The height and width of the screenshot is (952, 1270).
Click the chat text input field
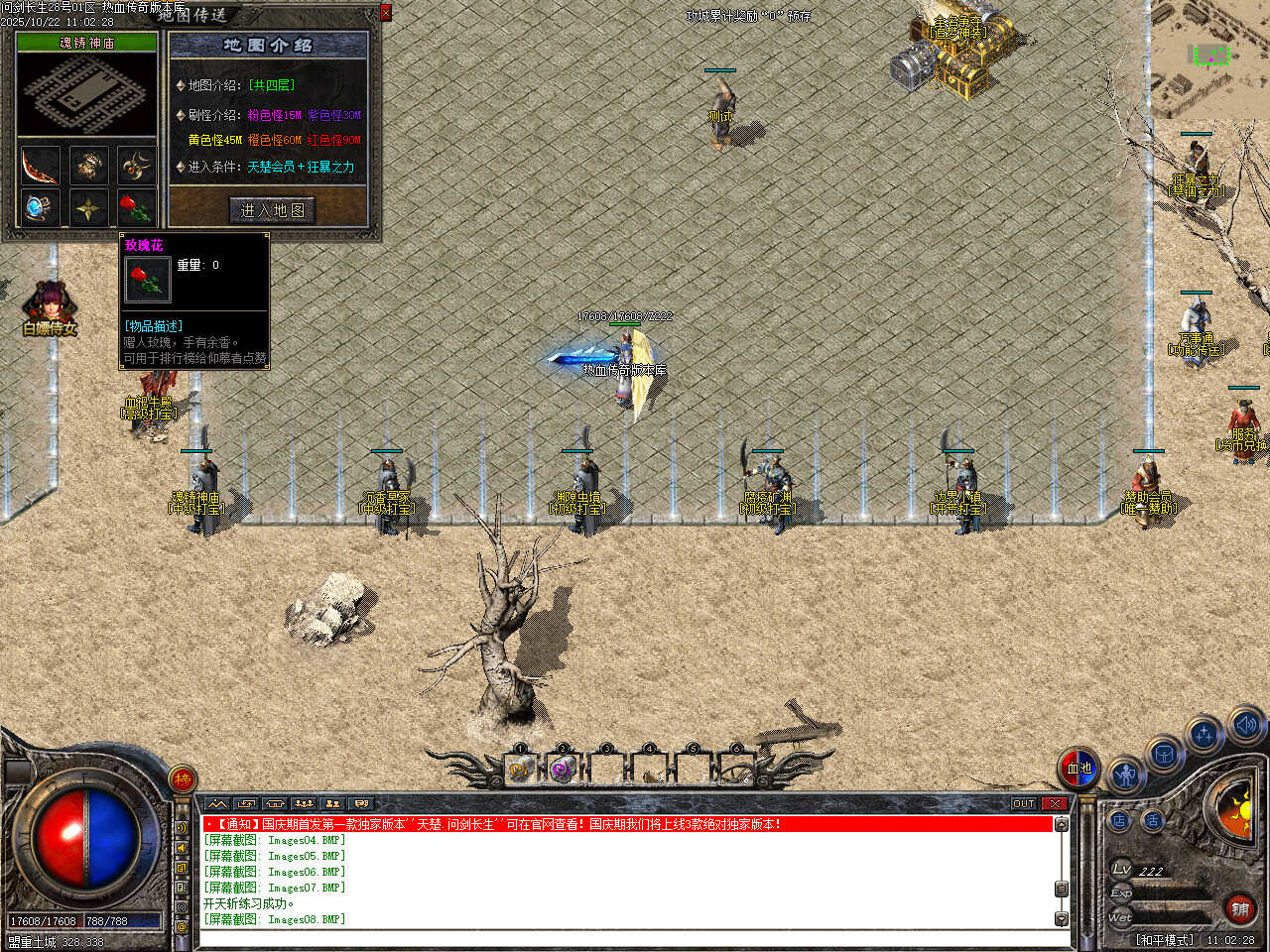tap(625, 937)
